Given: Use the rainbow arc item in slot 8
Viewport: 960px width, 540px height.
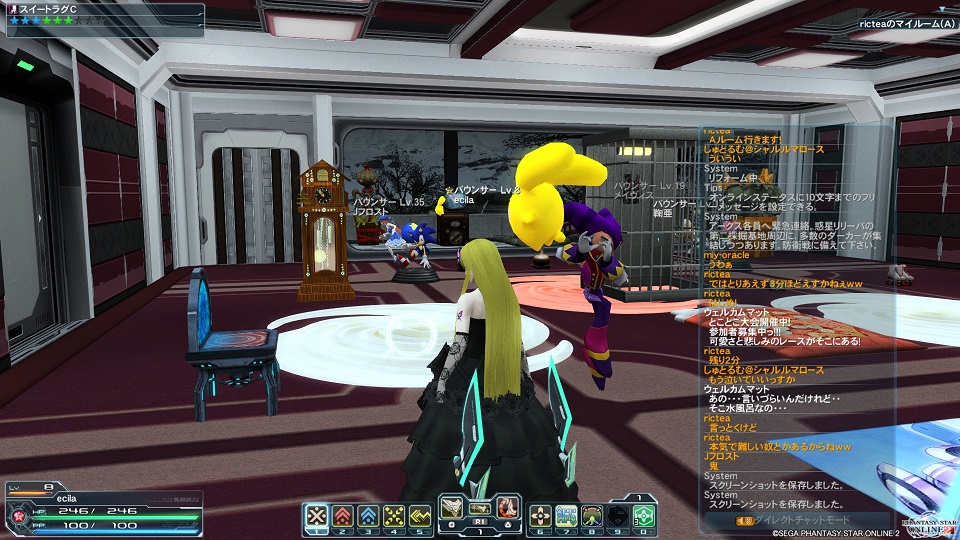Looking at the screenshot, I should point(592,516).
